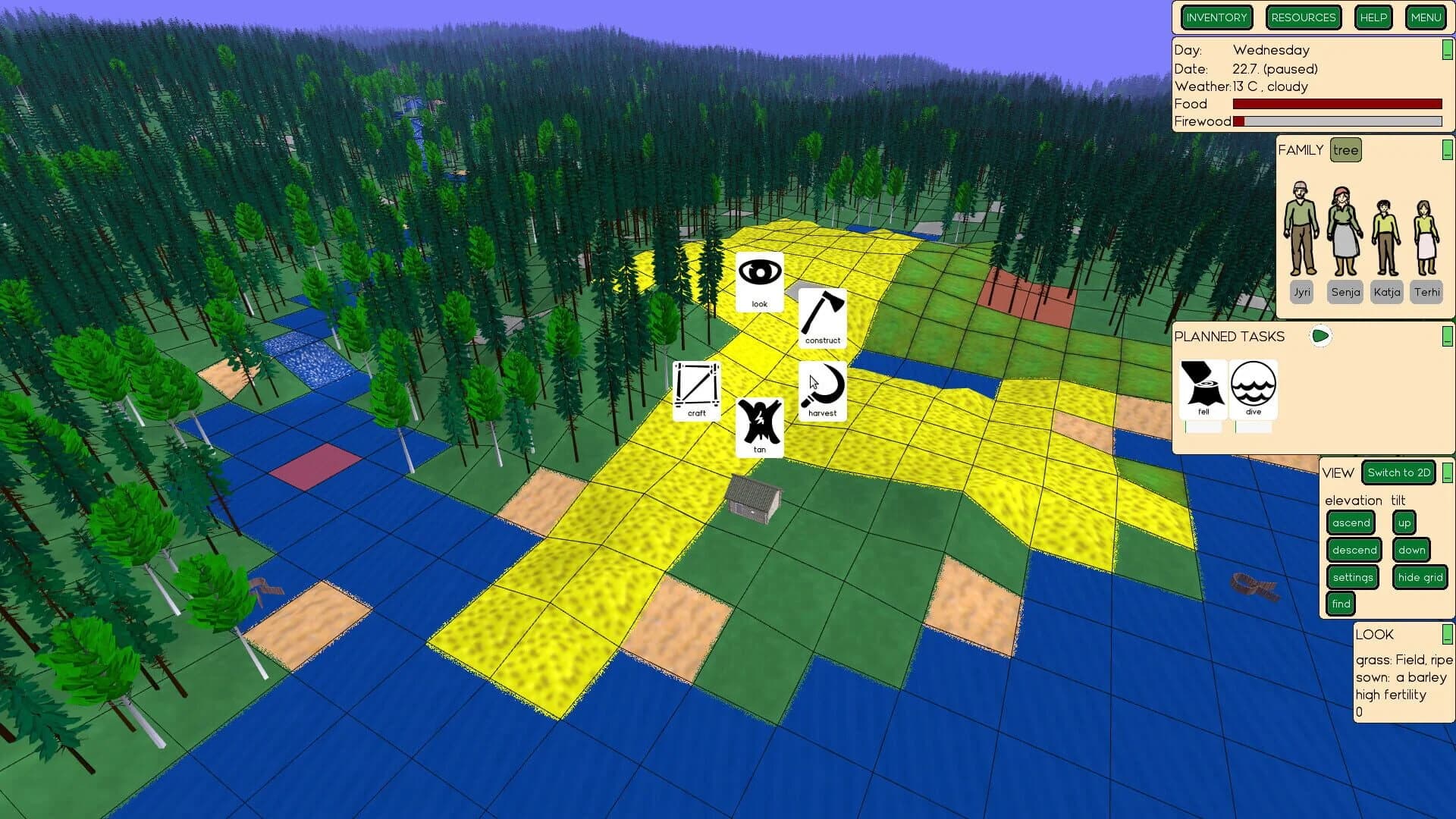The width and height of the screenshot is (1456, 819).
Task: Select the construct axe icon
Action: pyautogui.click(x=821, y=317)
